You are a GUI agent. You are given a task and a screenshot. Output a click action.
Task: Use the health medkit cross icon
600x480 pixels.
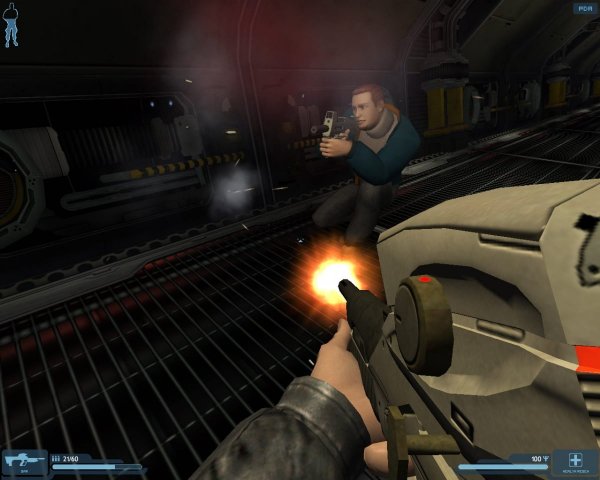[x=574, y=460]
